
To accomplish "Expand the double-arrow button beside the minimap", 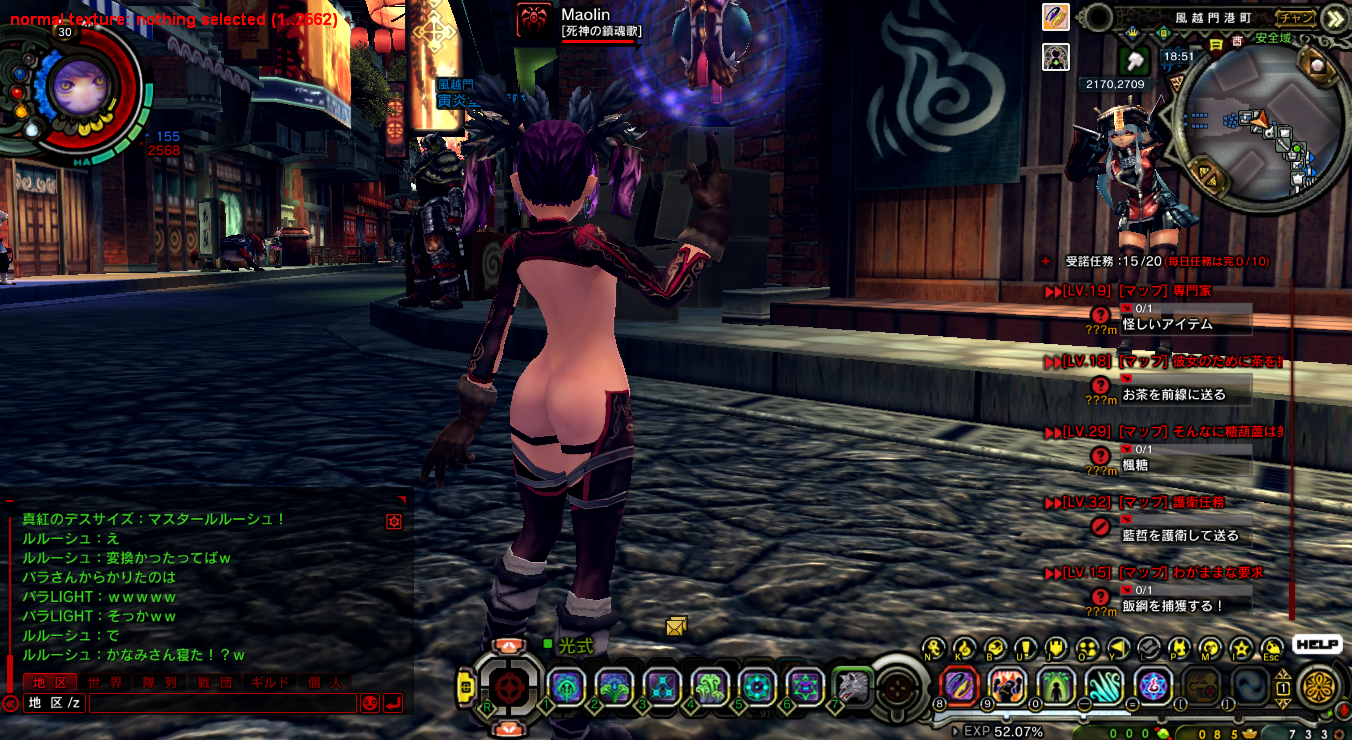I will (1334, 18).
